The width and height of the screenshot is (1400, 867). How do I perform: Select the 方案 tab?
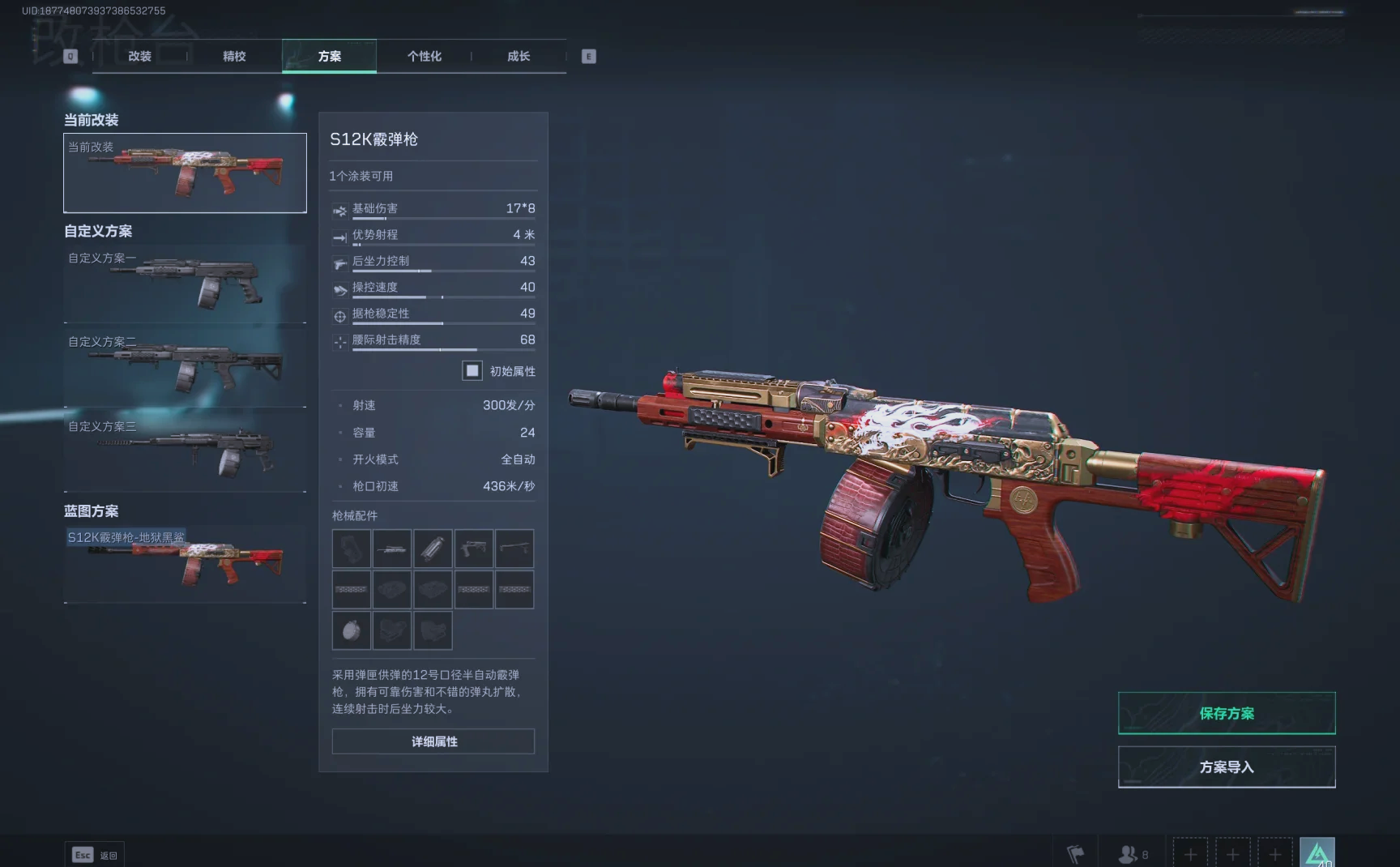coord(329,56)
